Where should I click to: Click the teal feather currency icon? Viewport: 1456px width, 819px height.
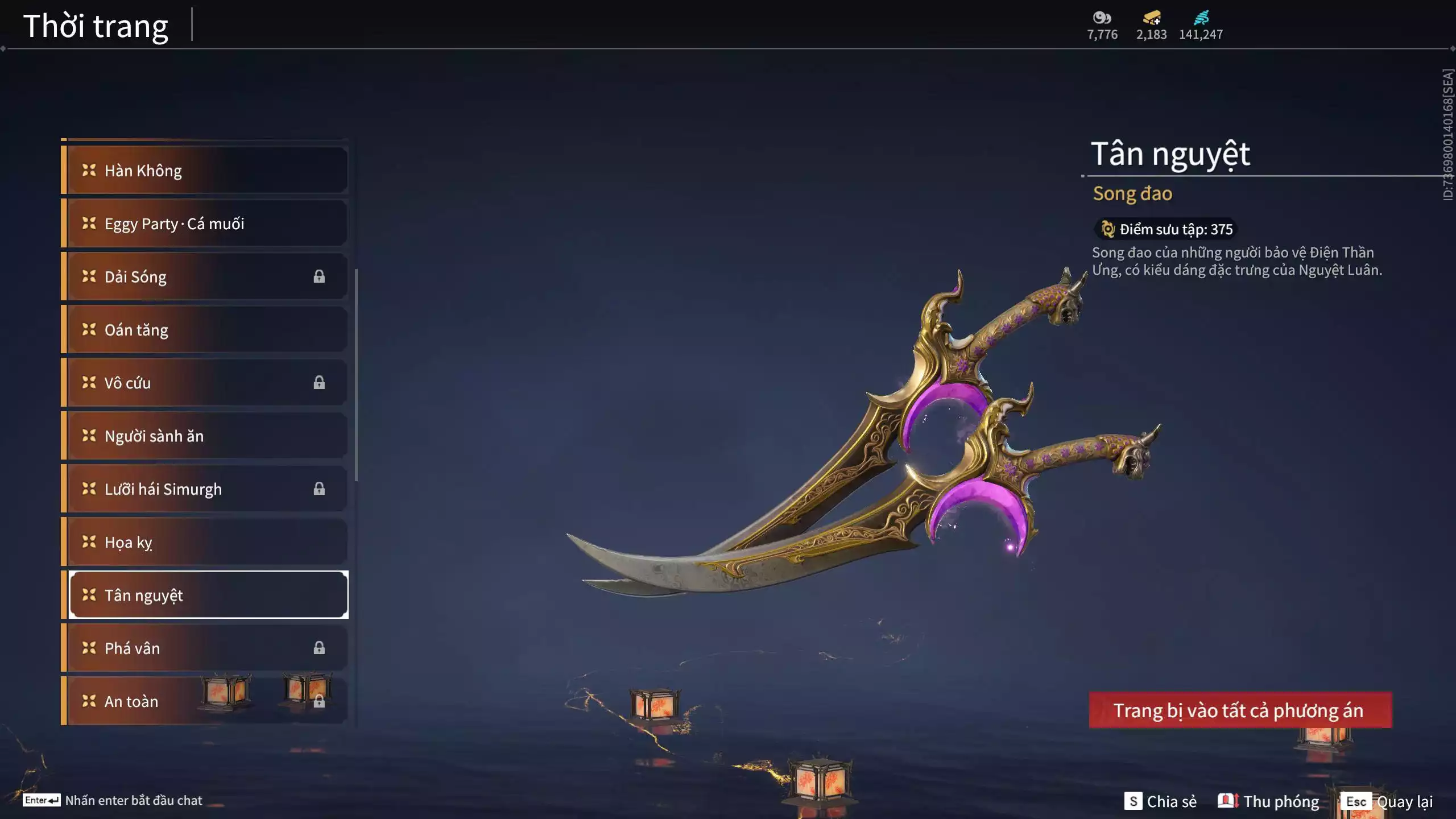(x=1201, y=18)
